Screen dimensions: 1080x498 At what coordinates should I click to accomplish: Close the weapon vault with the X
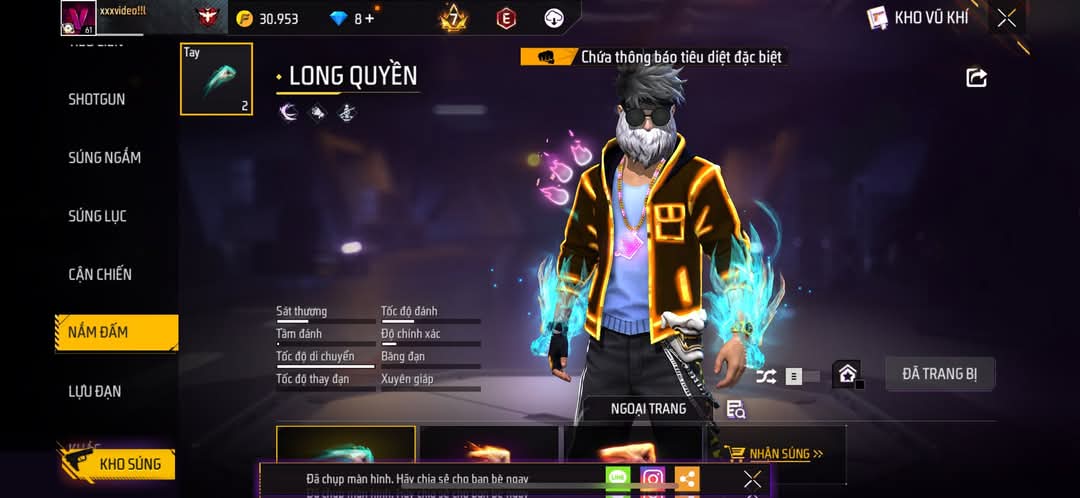coord(1006,18)
